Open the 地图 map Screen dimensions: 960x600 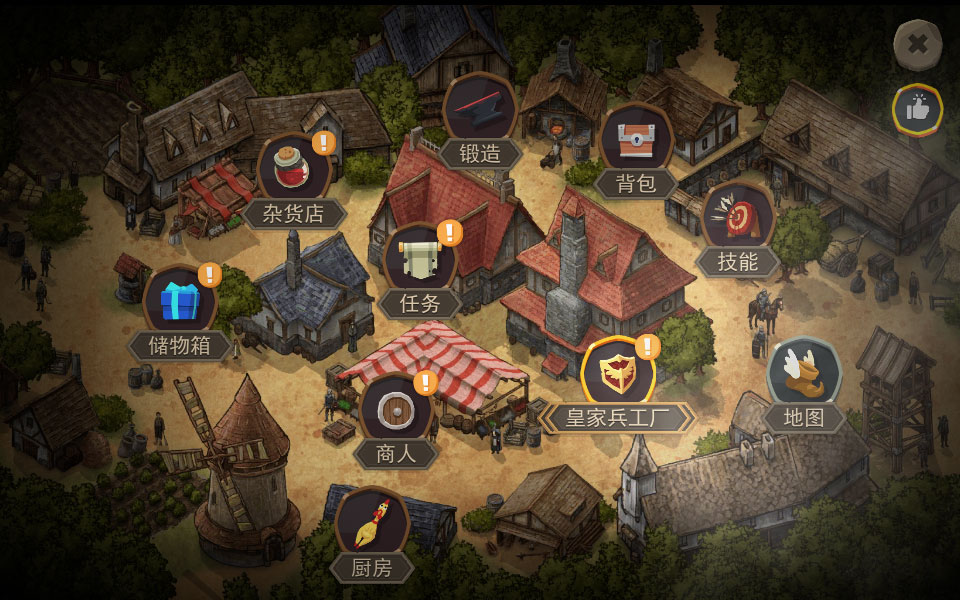(804, 375)
